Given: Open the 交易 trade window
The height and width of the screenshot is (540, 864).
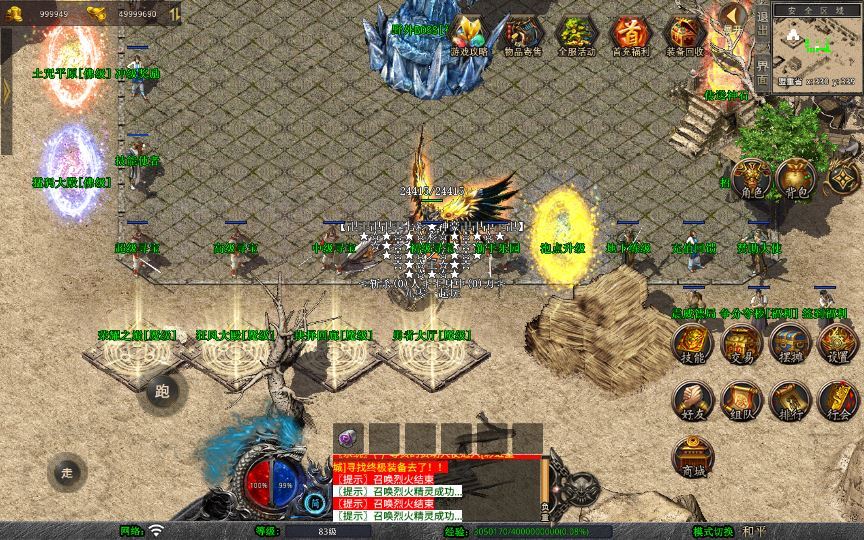Looking at the screenshot, I should click(742, 346).
